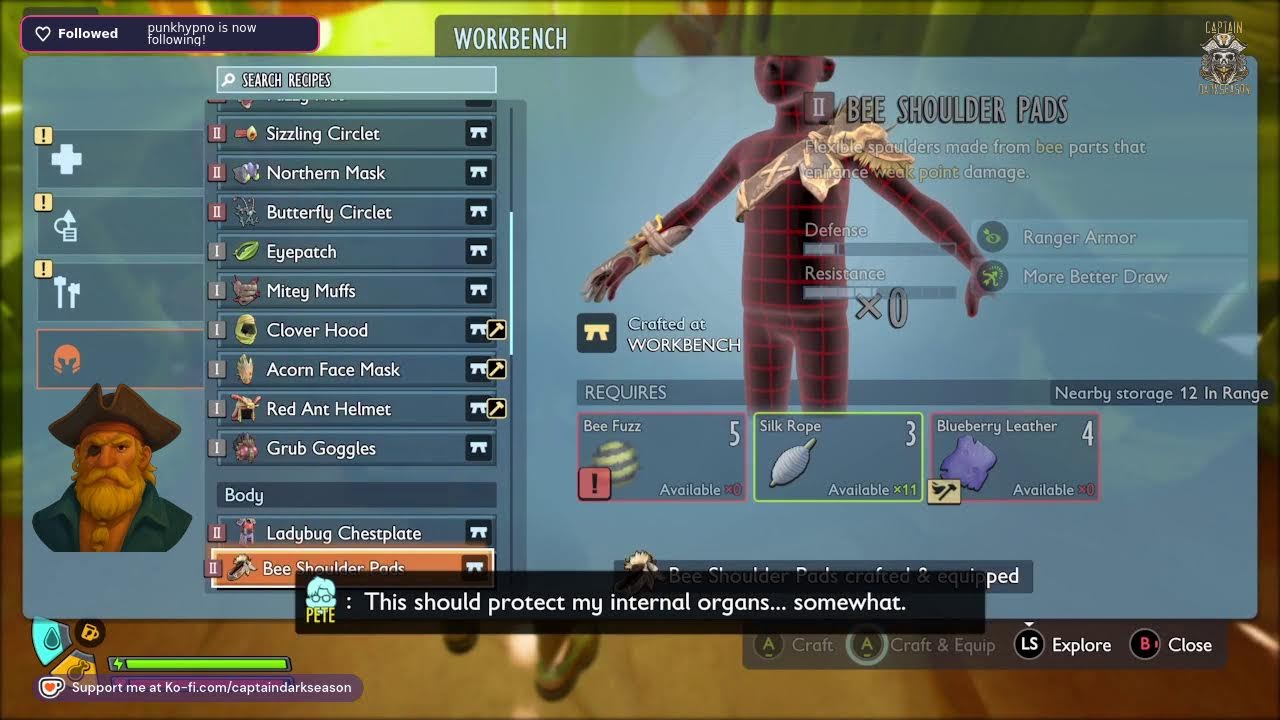Select the Bee Fuzz ingredient slot
The height and width of the screenshot is (720, 1280).
(x=662, y=457)
